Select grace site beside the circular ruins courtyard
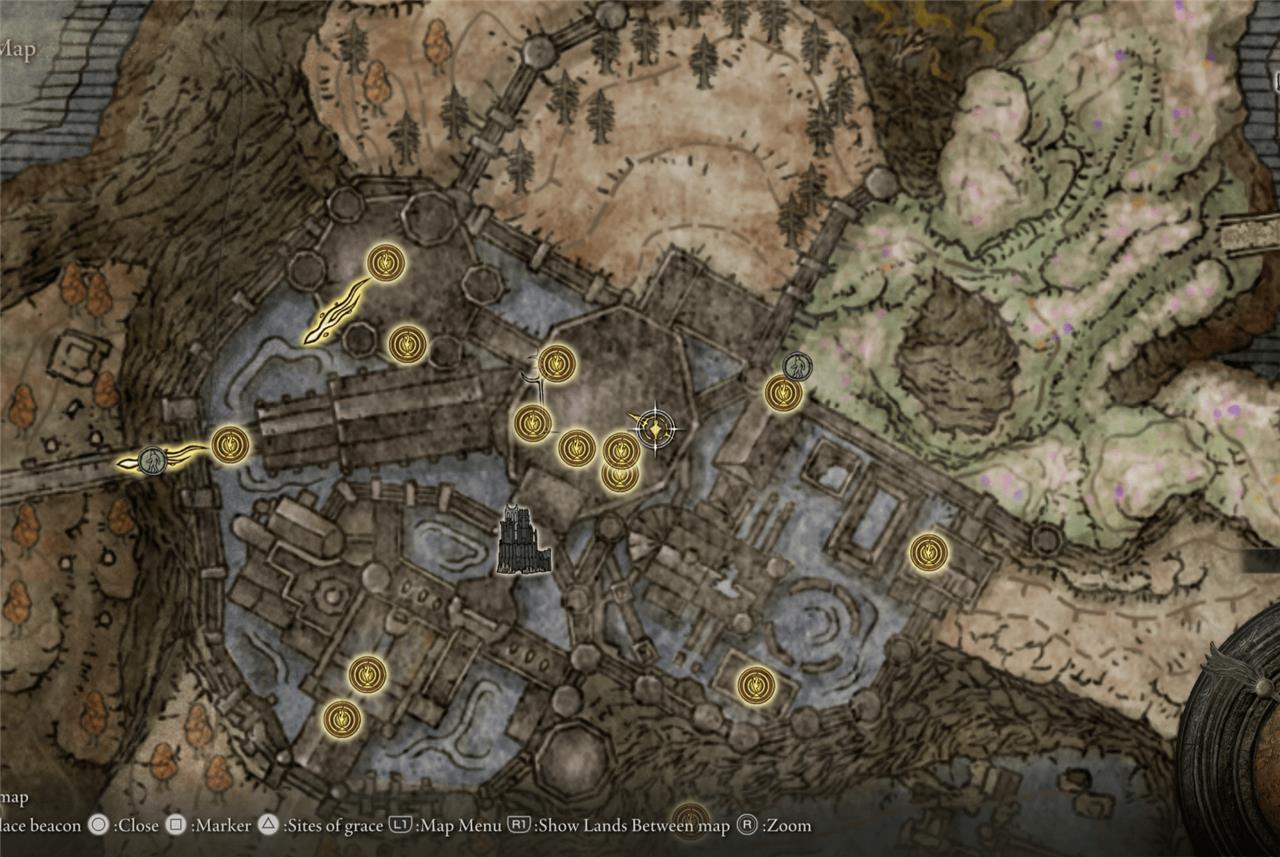This screenshot has width=1280, height=857. (757, 685)
